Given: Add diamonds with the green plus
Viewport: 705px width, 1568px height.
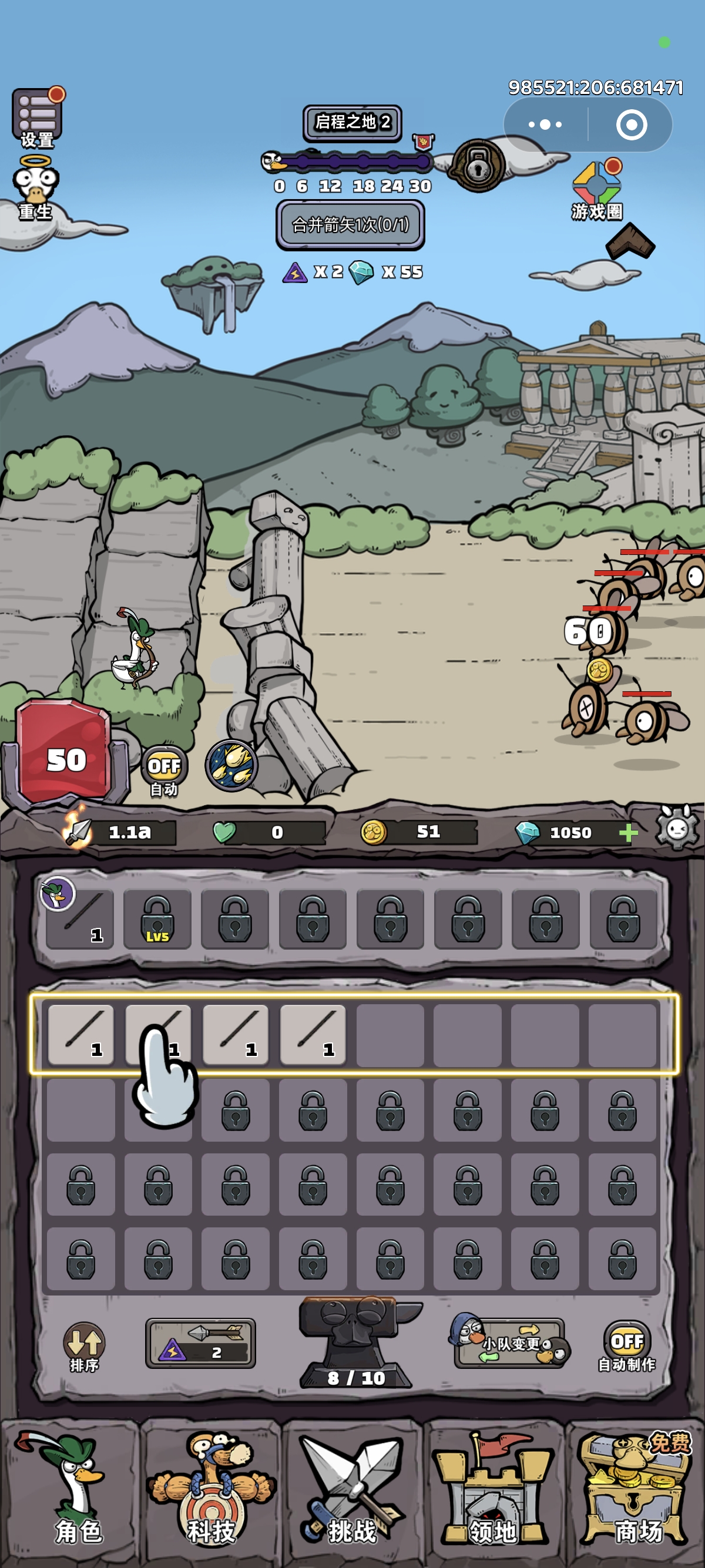Looking at the screenshot, I should pyautogui.click(x=627, y=832).
